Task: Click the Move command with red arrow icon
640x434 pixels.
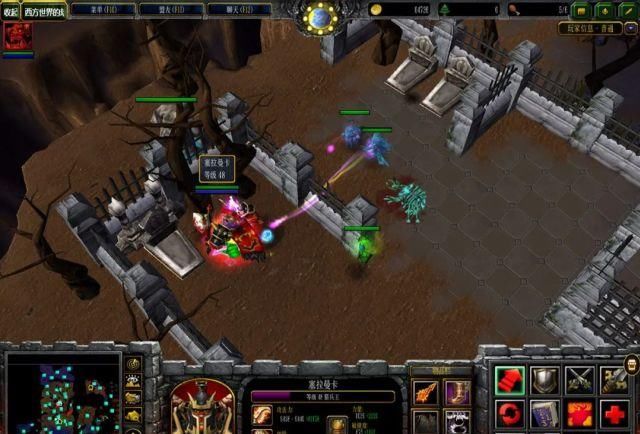Action: [x=509, y=379]
